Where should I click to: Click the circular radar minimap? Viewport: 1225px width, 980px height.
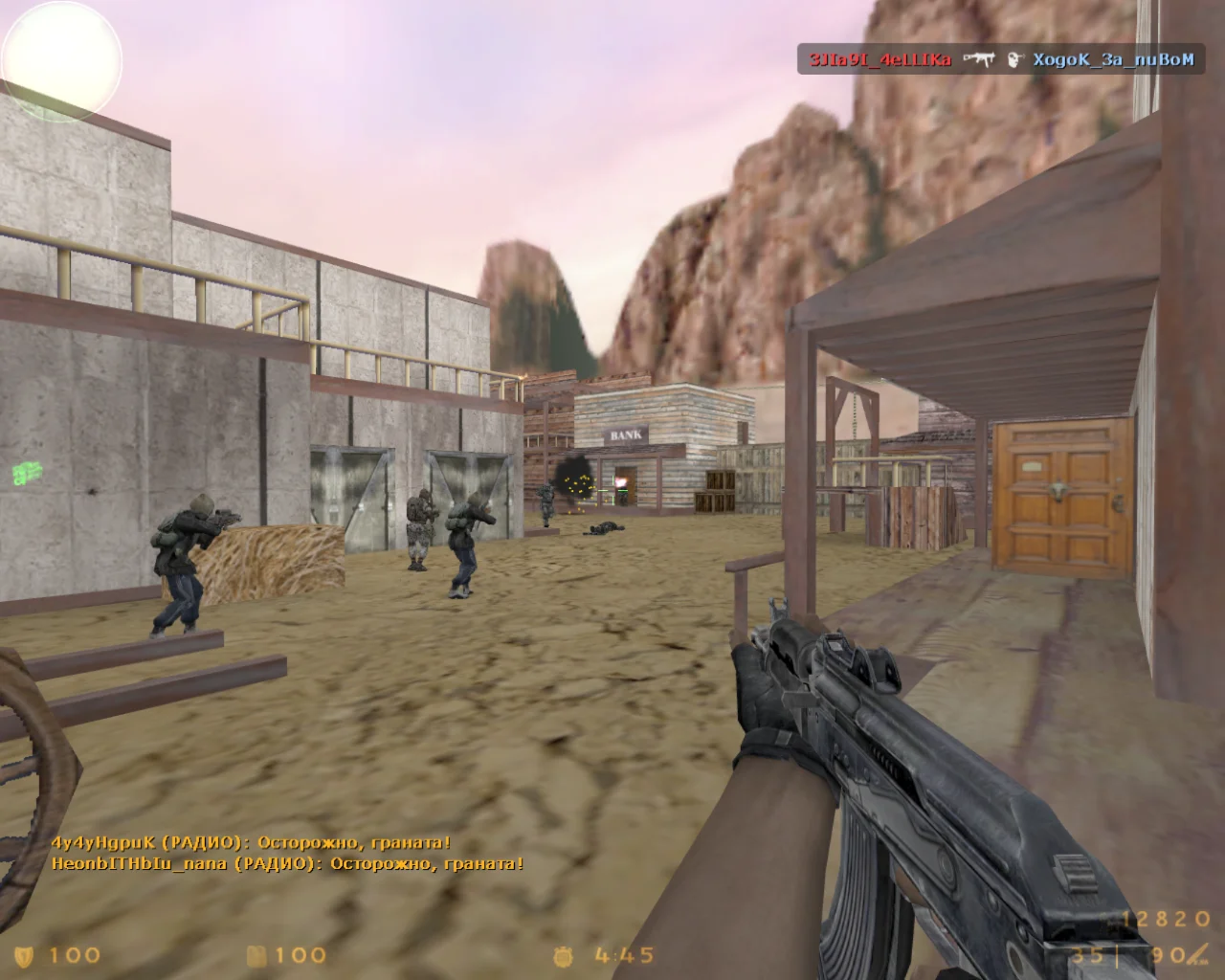pyautogui.click(x=61, y=61)
